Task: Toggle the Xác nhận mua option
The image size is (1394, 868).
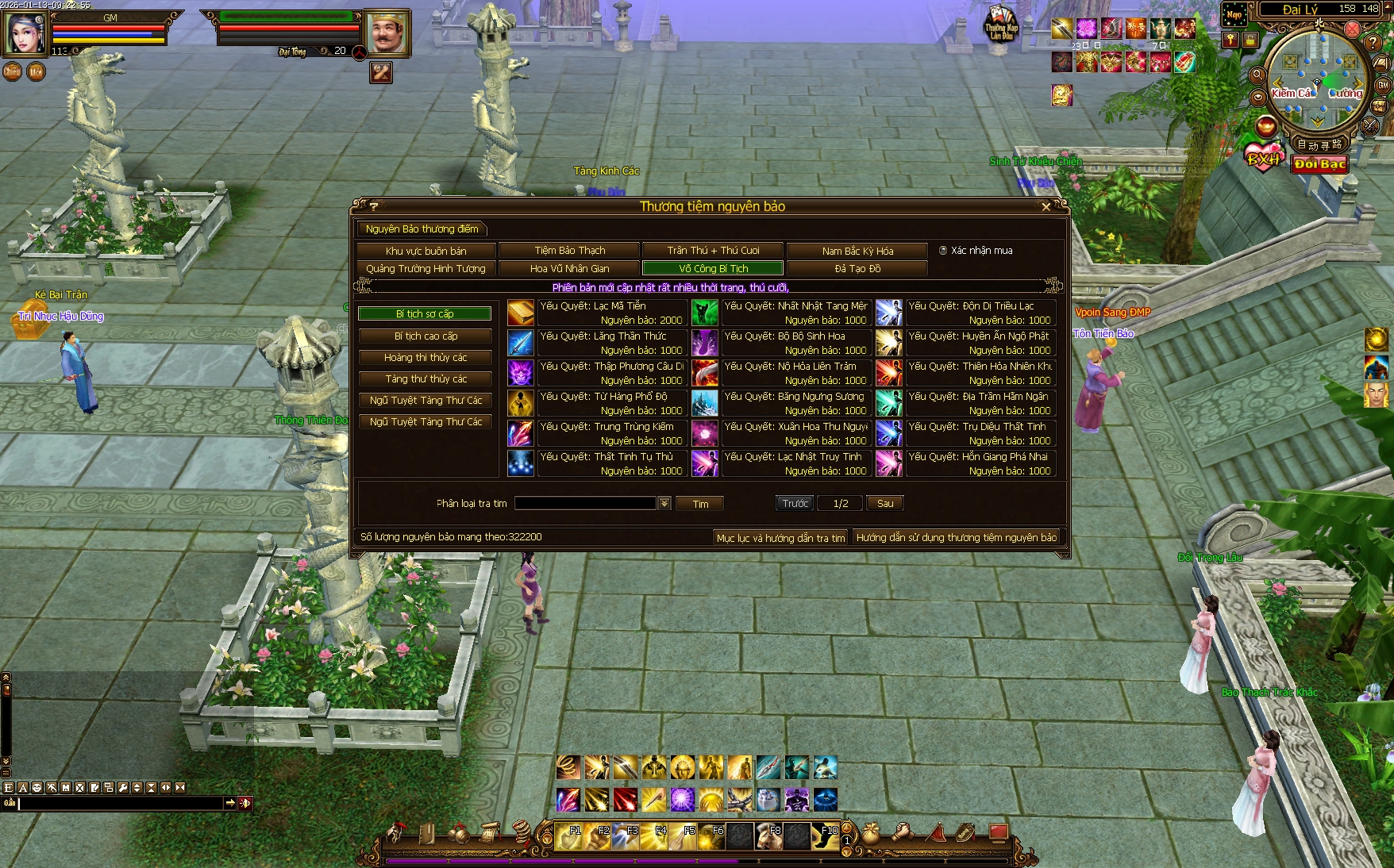Action: 943,251
